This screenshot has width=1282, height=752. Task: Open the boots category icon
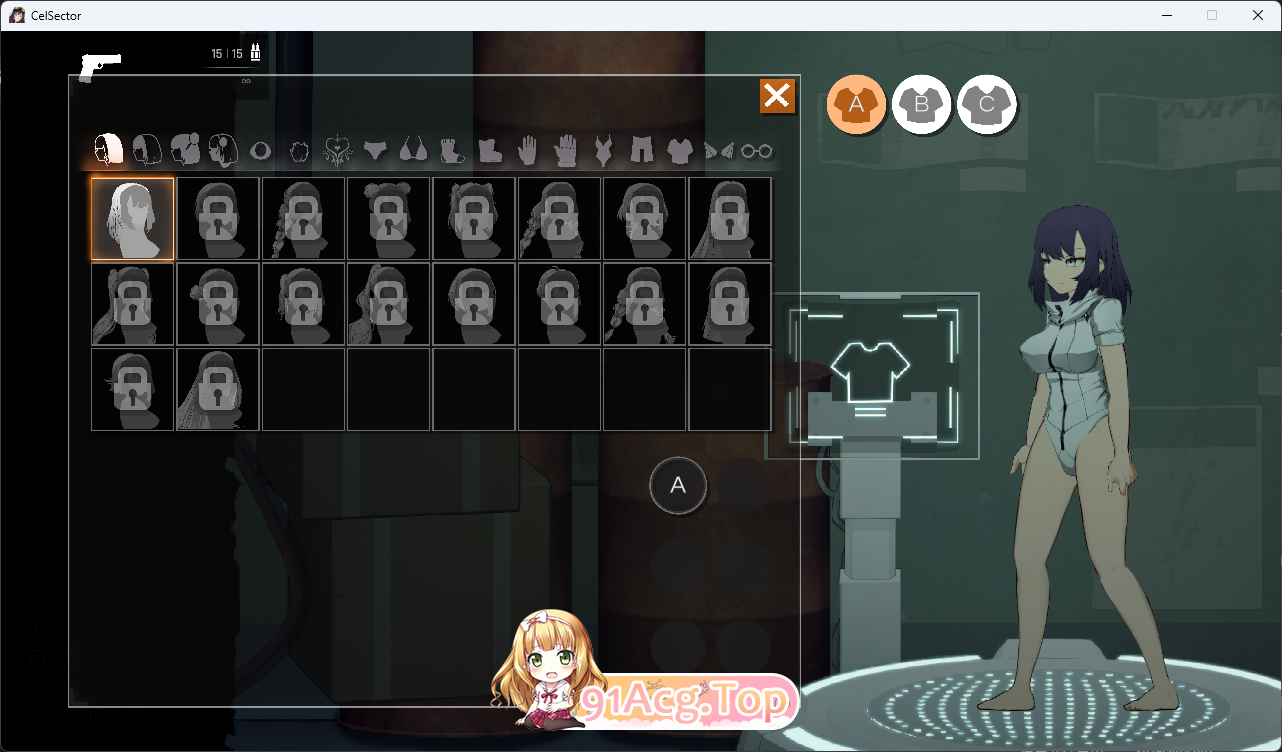(492, 150)
